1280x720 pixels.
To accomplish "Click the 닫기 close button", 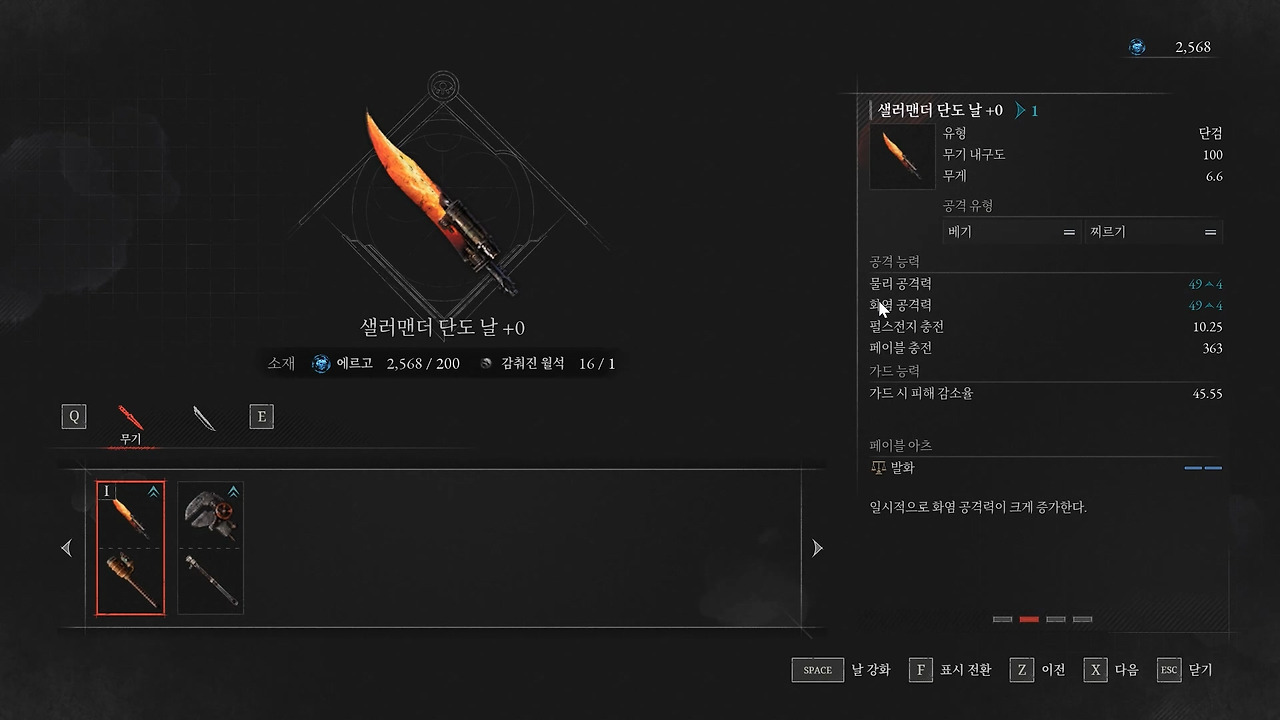I will coord(1185,670).
